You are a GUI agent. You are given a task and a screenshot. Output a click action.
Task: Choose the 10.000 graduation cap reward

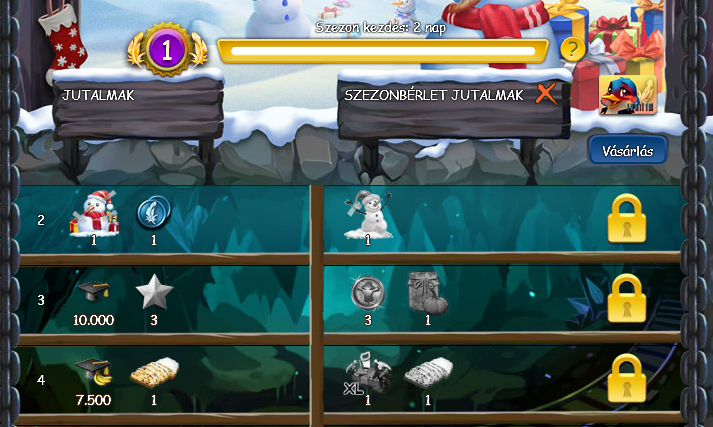(x=94, y=294)
